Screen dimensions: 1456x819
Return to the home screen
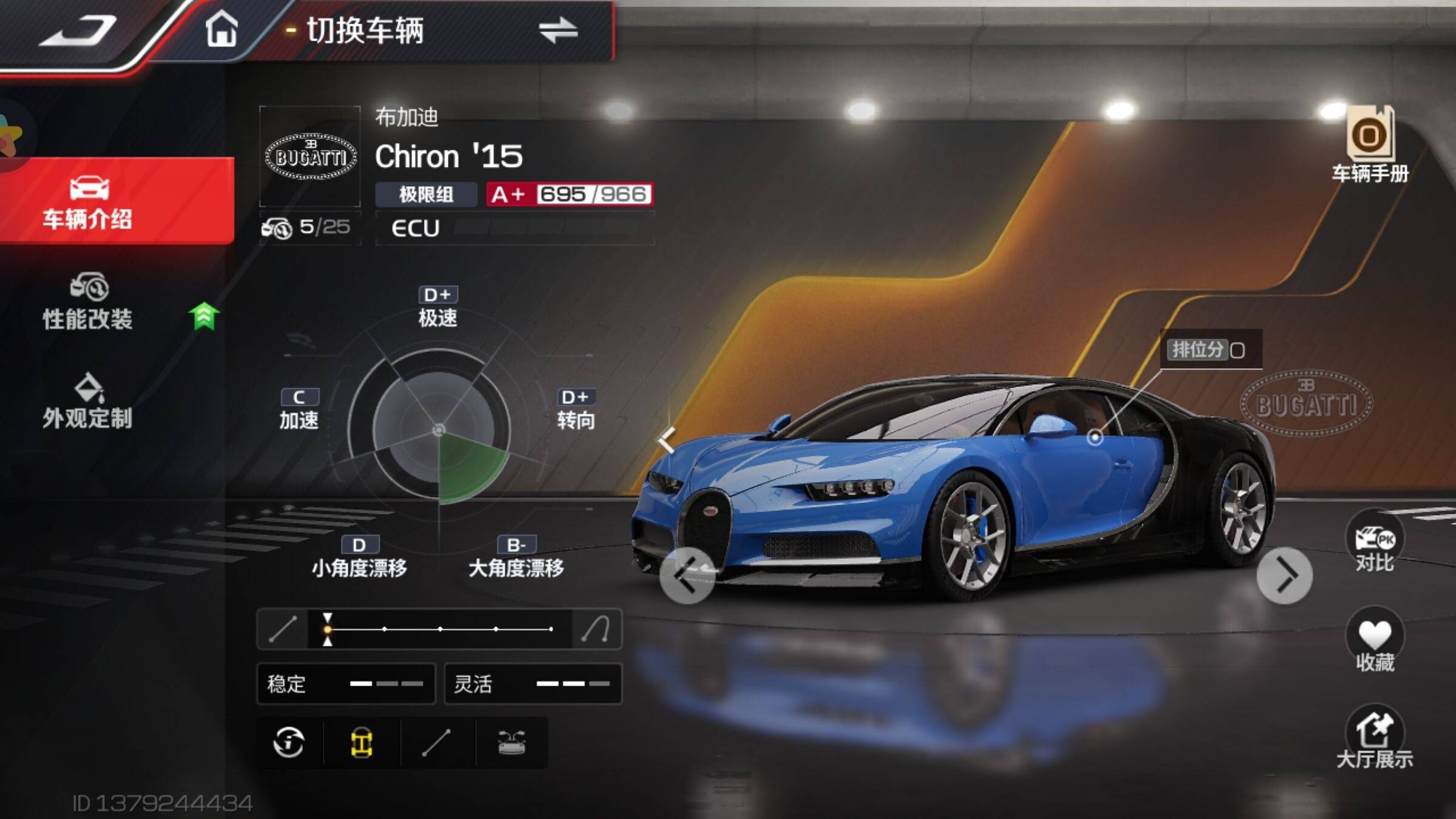click(x=221, y=29)
